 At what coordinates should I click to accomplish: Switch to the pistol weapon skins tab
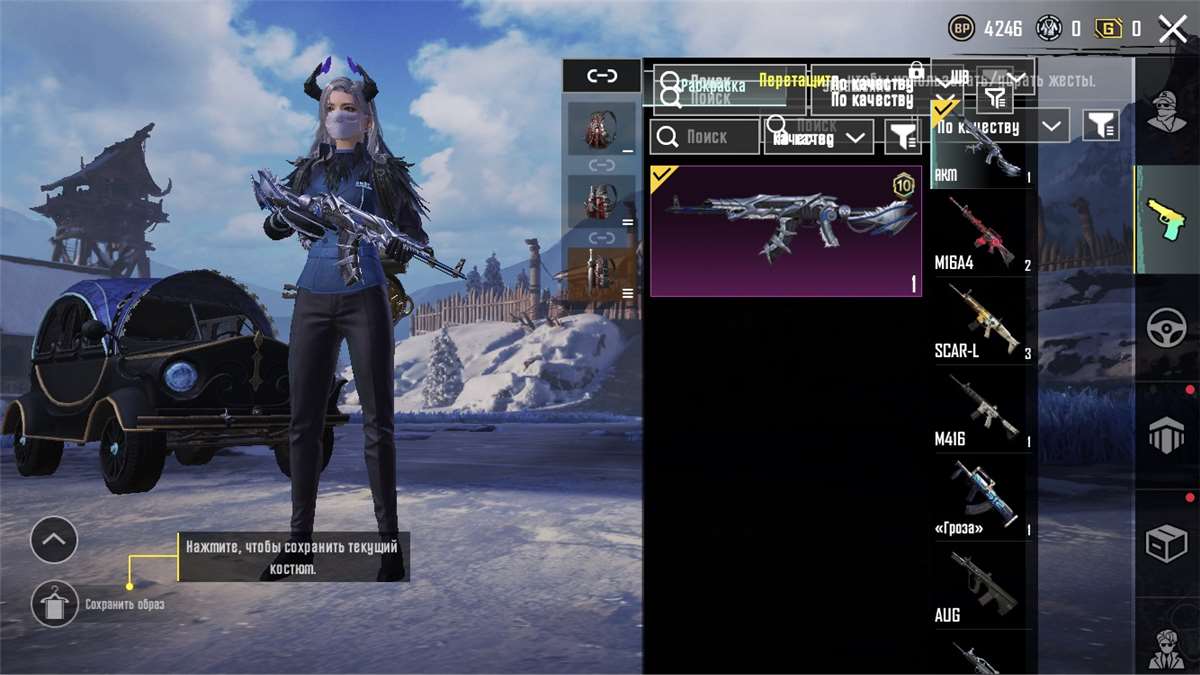[x=1167, y=219]
